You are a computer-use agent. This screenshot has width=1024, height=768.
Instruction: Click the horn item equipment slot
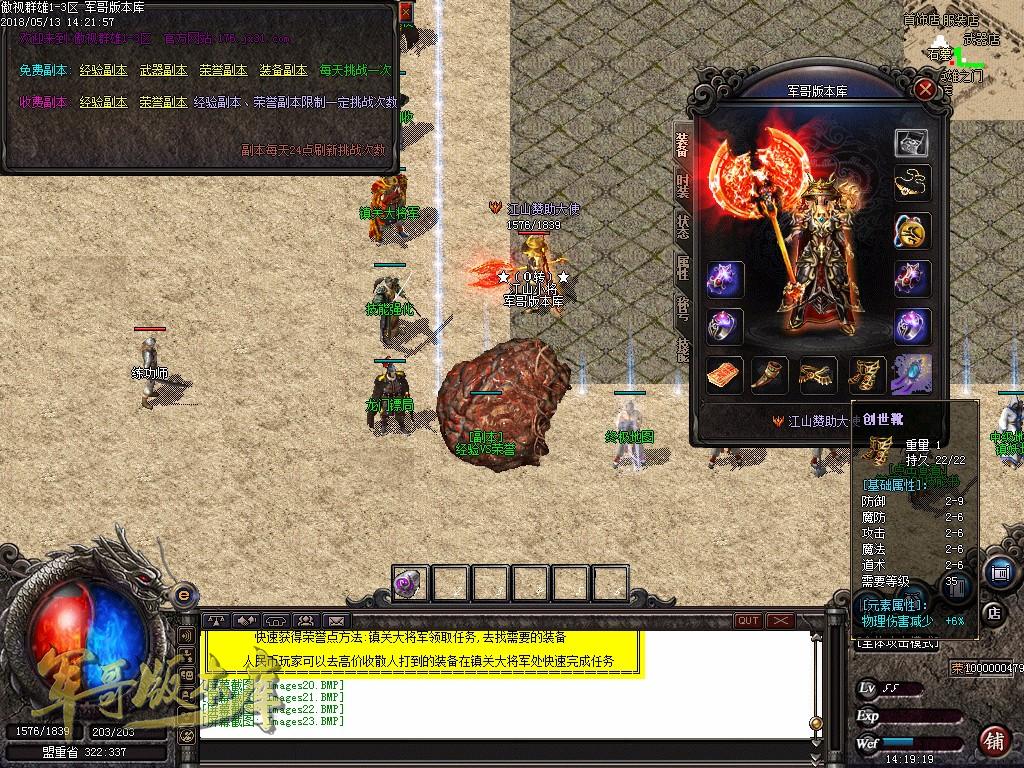pos(770,375)
